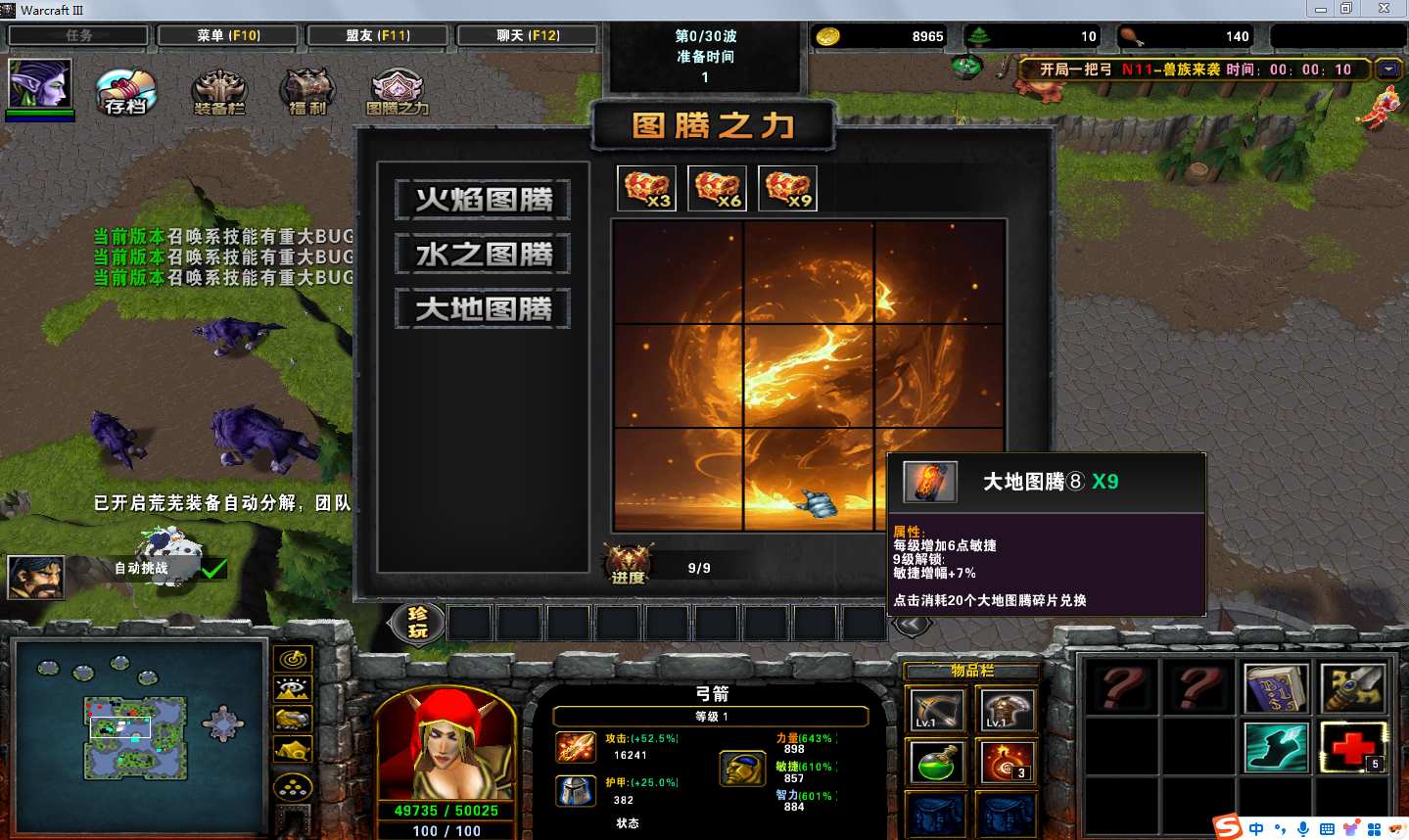The image size is (1409, 840).
Task: Claim the X3 treasure chest reward
Action: (x=646, y=188)
